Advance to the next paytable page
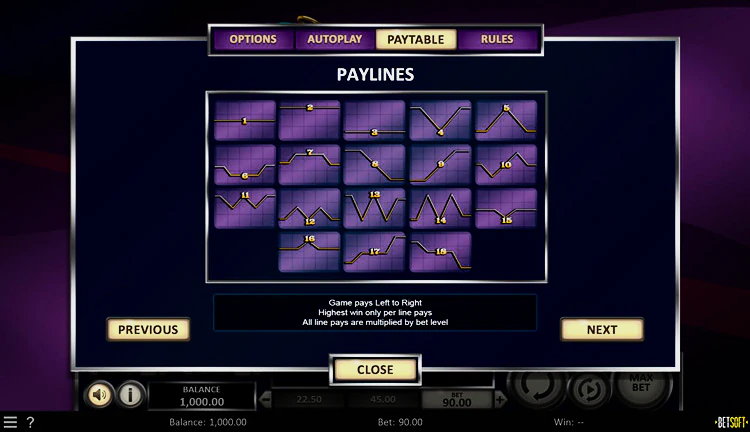 (602, 329)
